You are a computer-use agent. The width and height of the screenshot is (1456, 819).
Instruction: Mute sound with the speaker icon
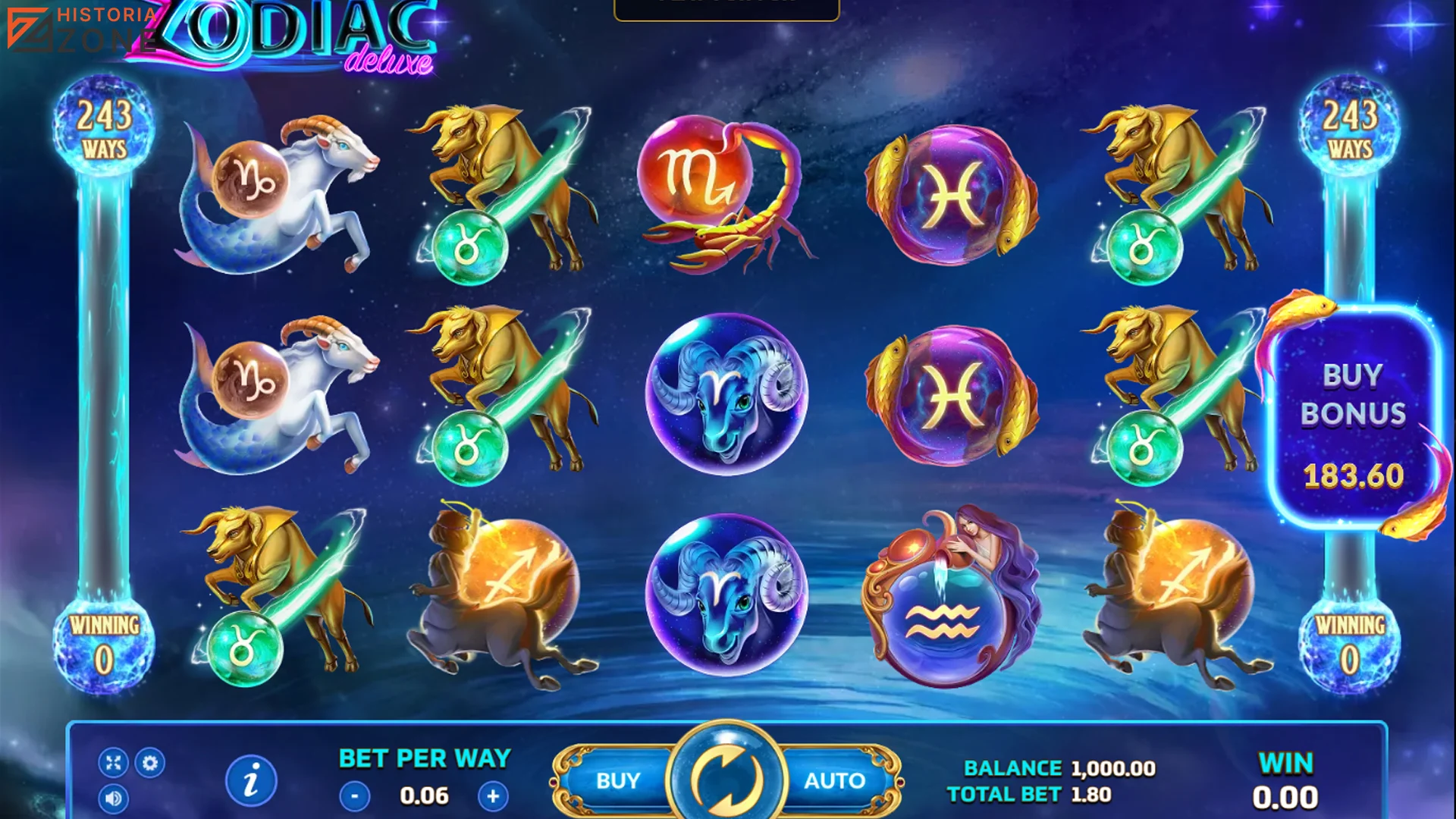[x=114, y=799]
